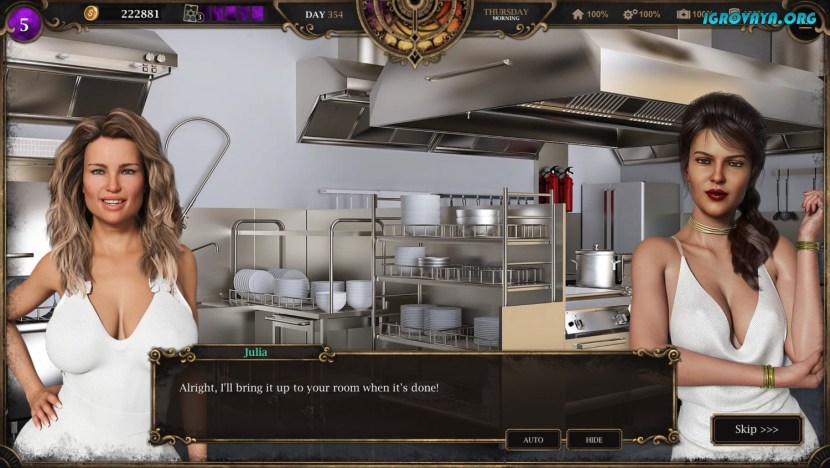The width and height of the screenshot is (830, 468).
Task: Click the gold coin currency icon
Action: [x=91, y=13]
